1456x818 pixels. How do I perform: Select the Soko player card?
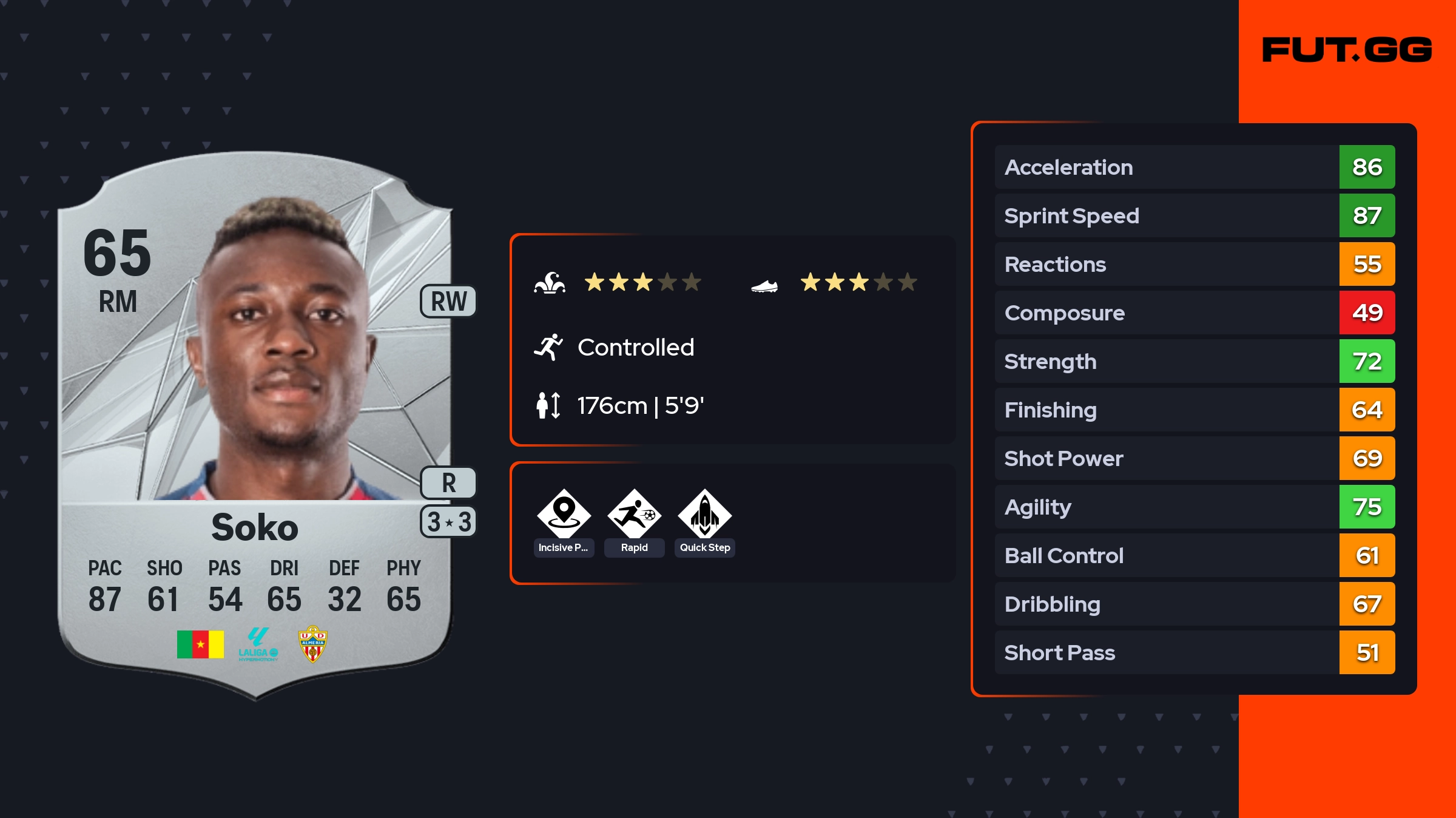pos(255,425)
